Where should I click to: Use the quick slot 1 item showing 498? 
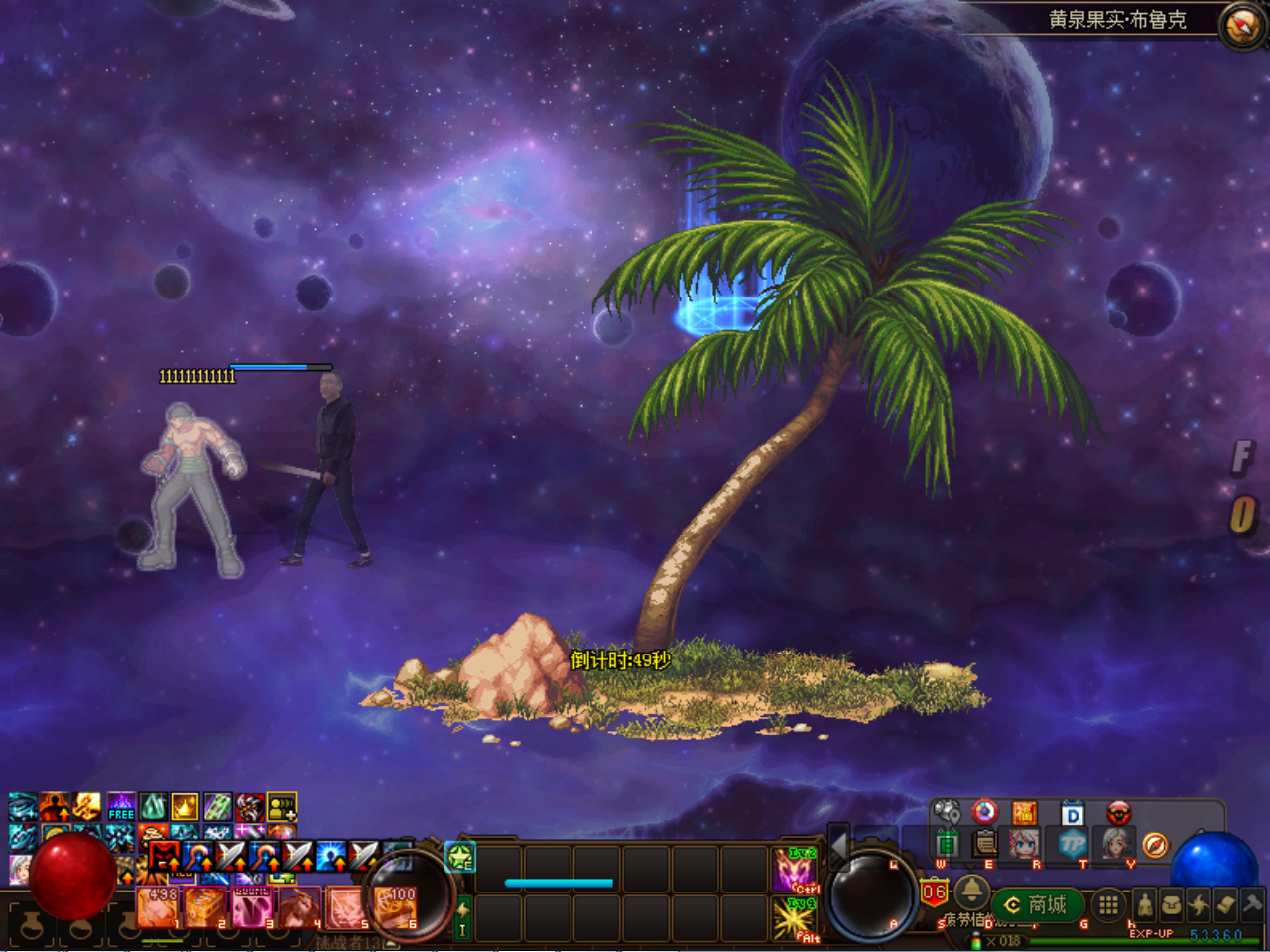point(159,907)
